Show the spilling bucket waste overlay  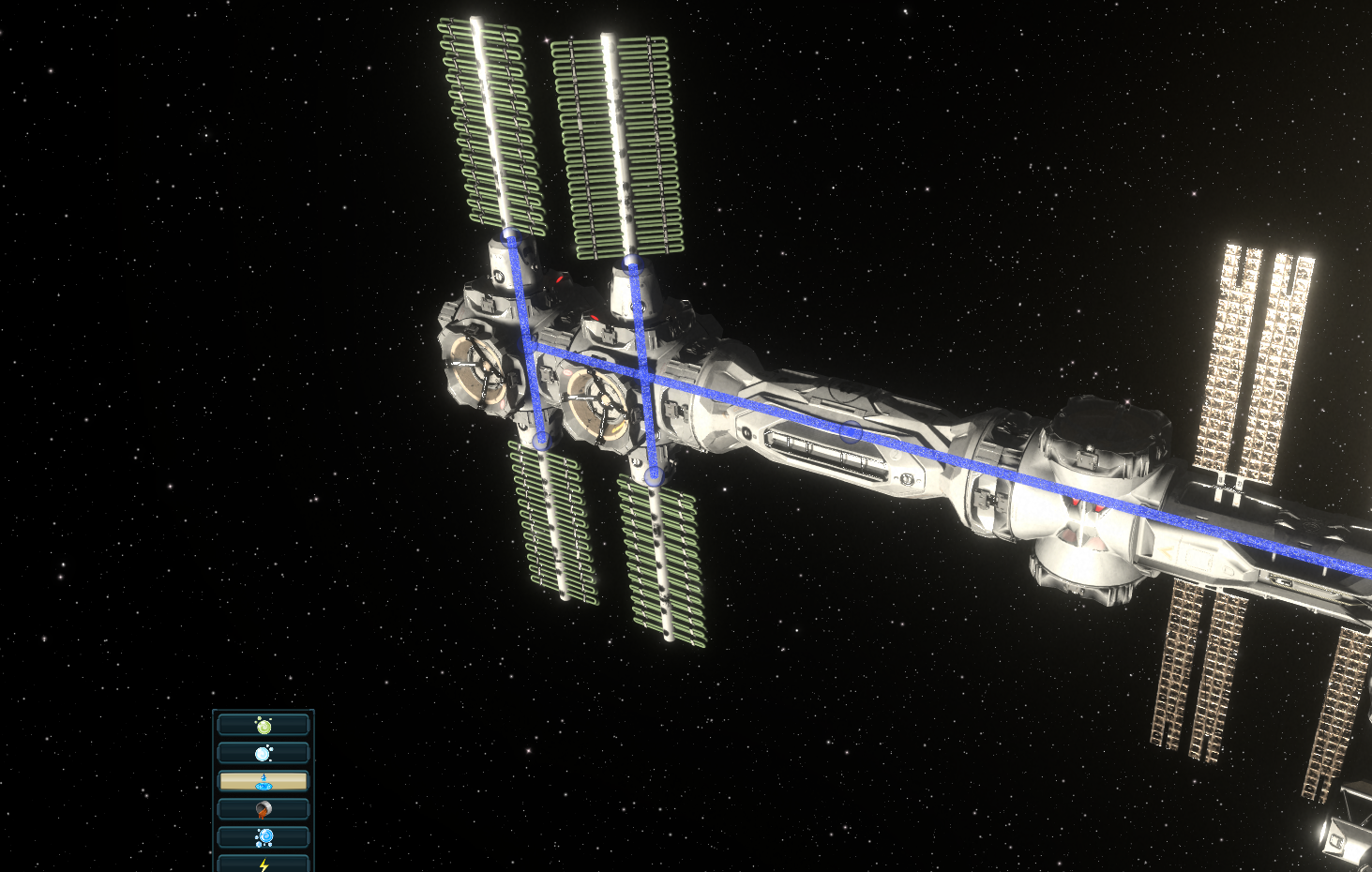pos(264,809)
